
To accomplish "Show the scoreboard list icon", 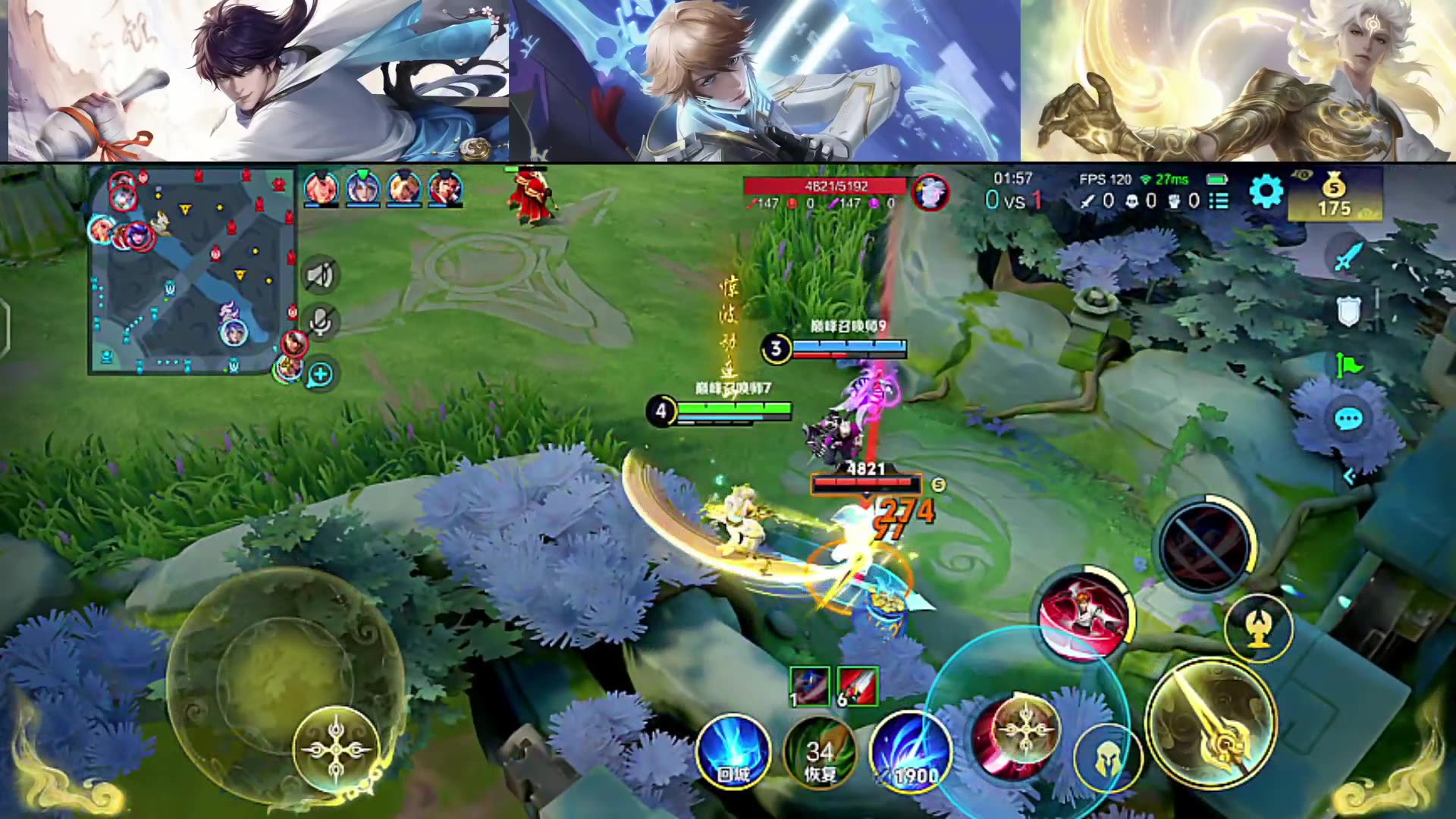I will [x=1219, y=201].
